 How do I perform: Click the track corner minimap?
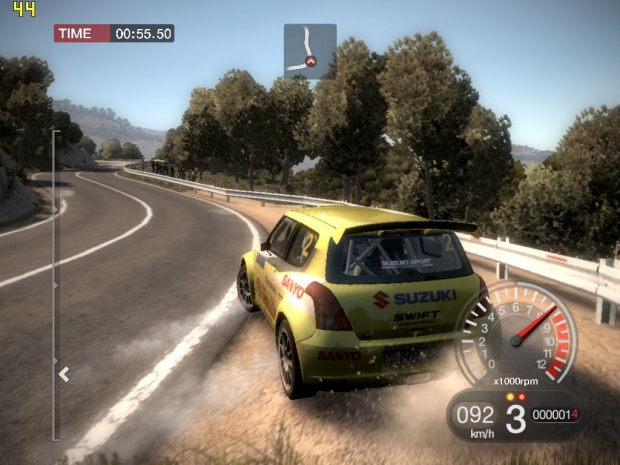pyautogui.click(x=310, y=51)
